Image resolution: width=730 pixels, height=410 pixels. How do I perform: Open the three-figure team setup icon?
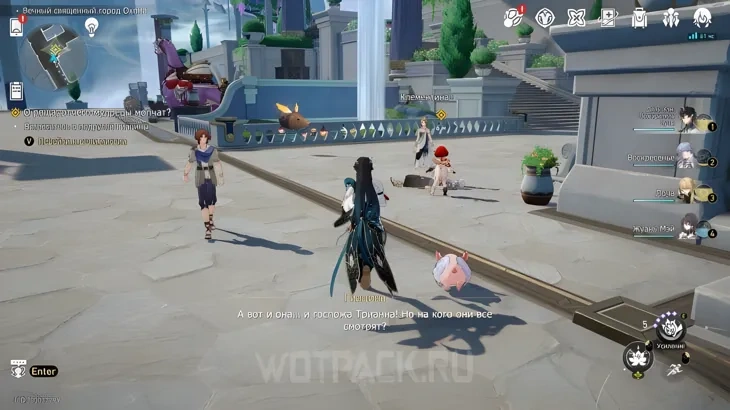click(671, 17)
